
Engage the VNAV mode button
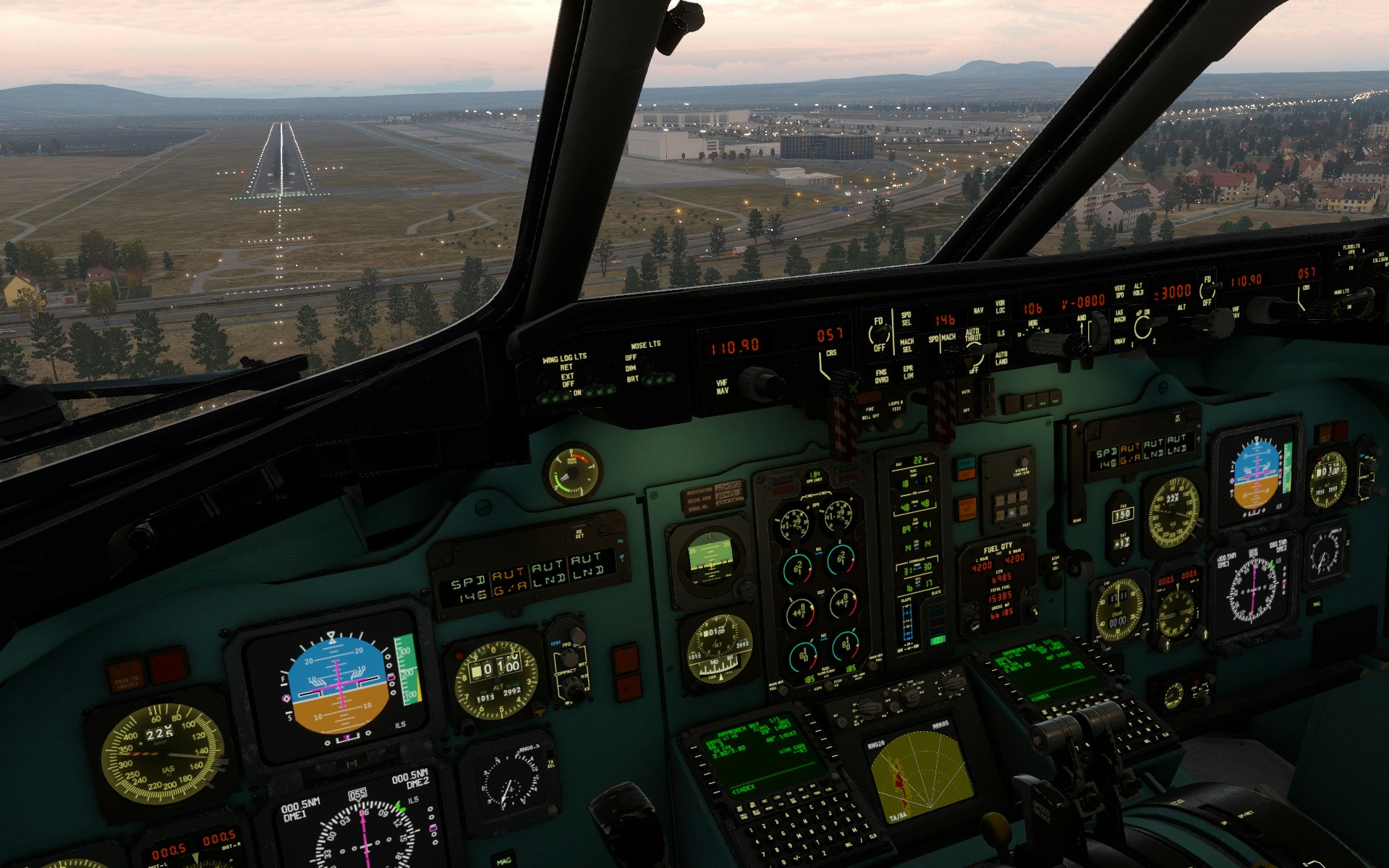coord(1119,341)
